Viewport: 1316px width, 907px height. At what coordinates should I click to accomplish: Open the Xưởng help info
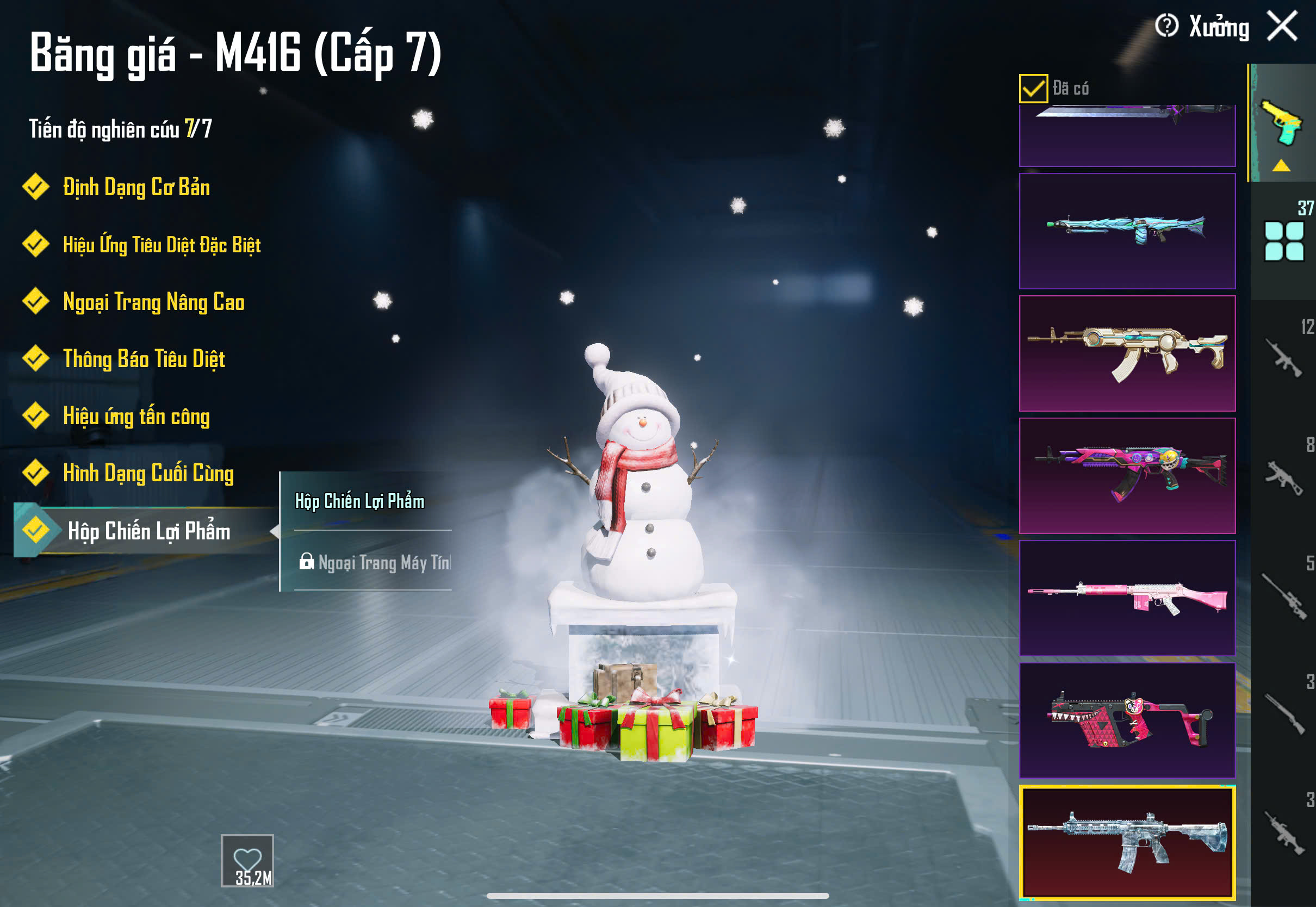click(x=1166, y=26)
